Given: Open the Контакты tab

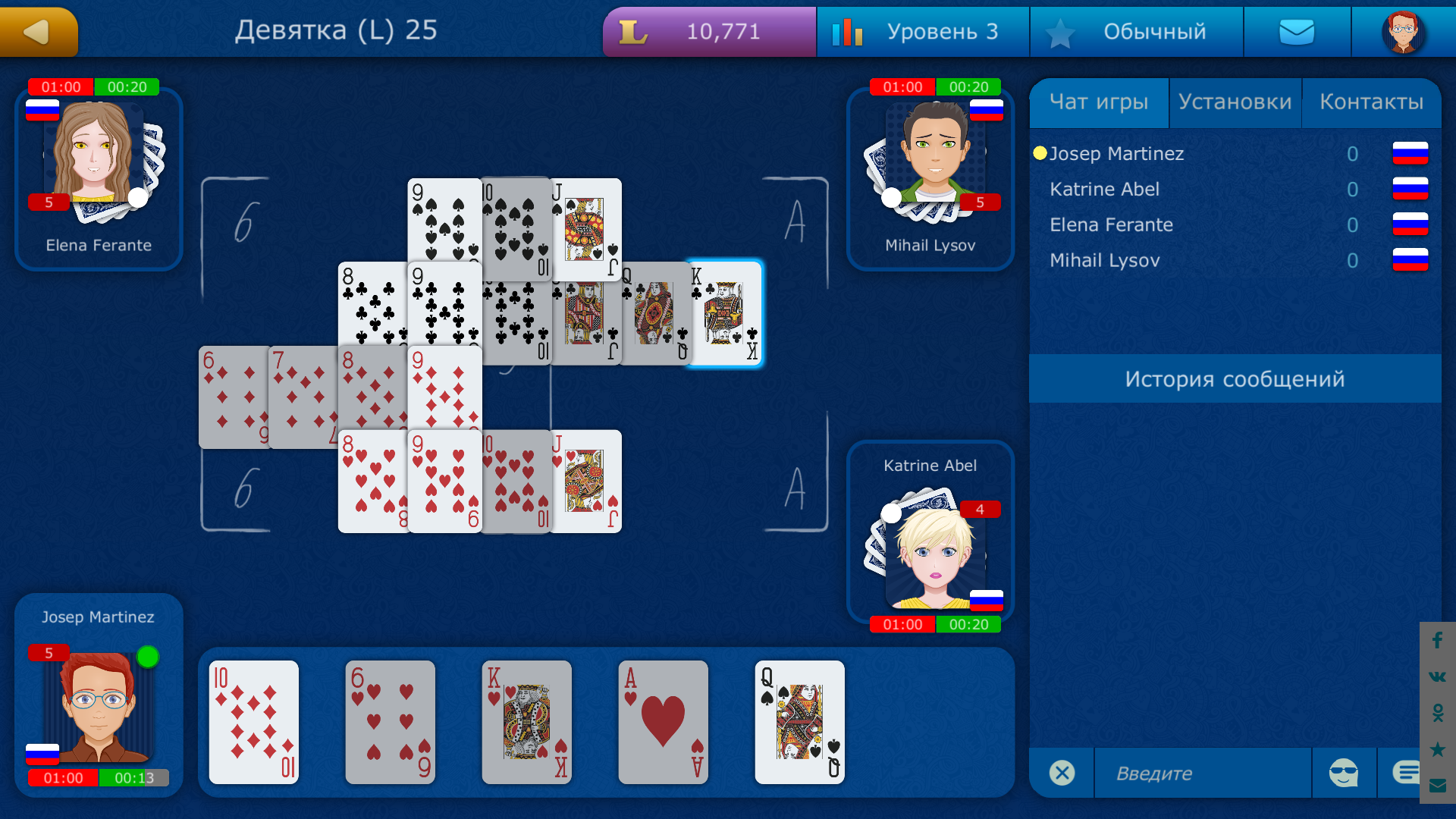Looking at the screenshot, I should click(1373, 102).
